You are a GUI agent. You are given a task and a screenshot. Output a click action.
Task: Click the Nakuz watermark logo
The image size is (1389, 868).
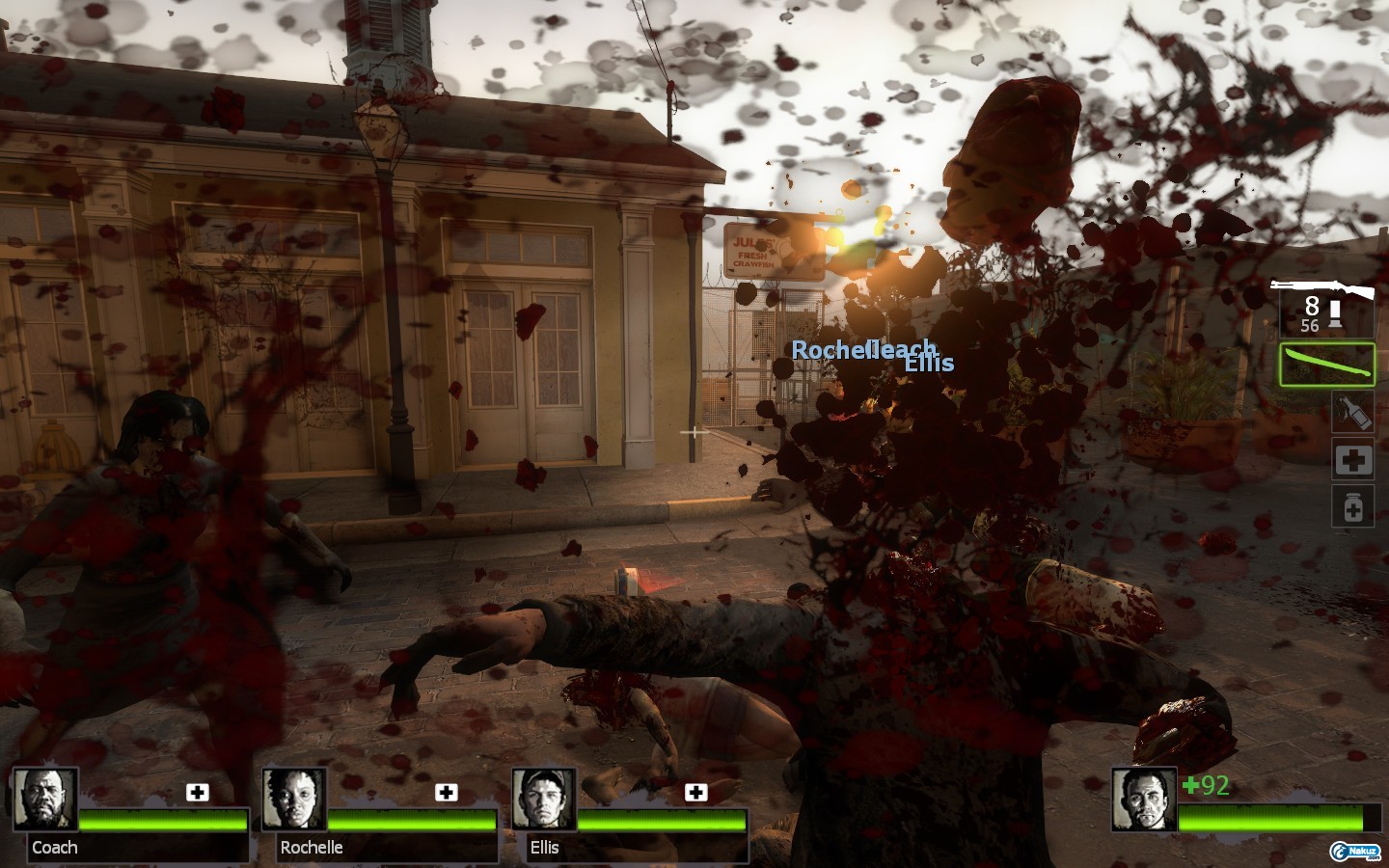tap(1354, 850)
